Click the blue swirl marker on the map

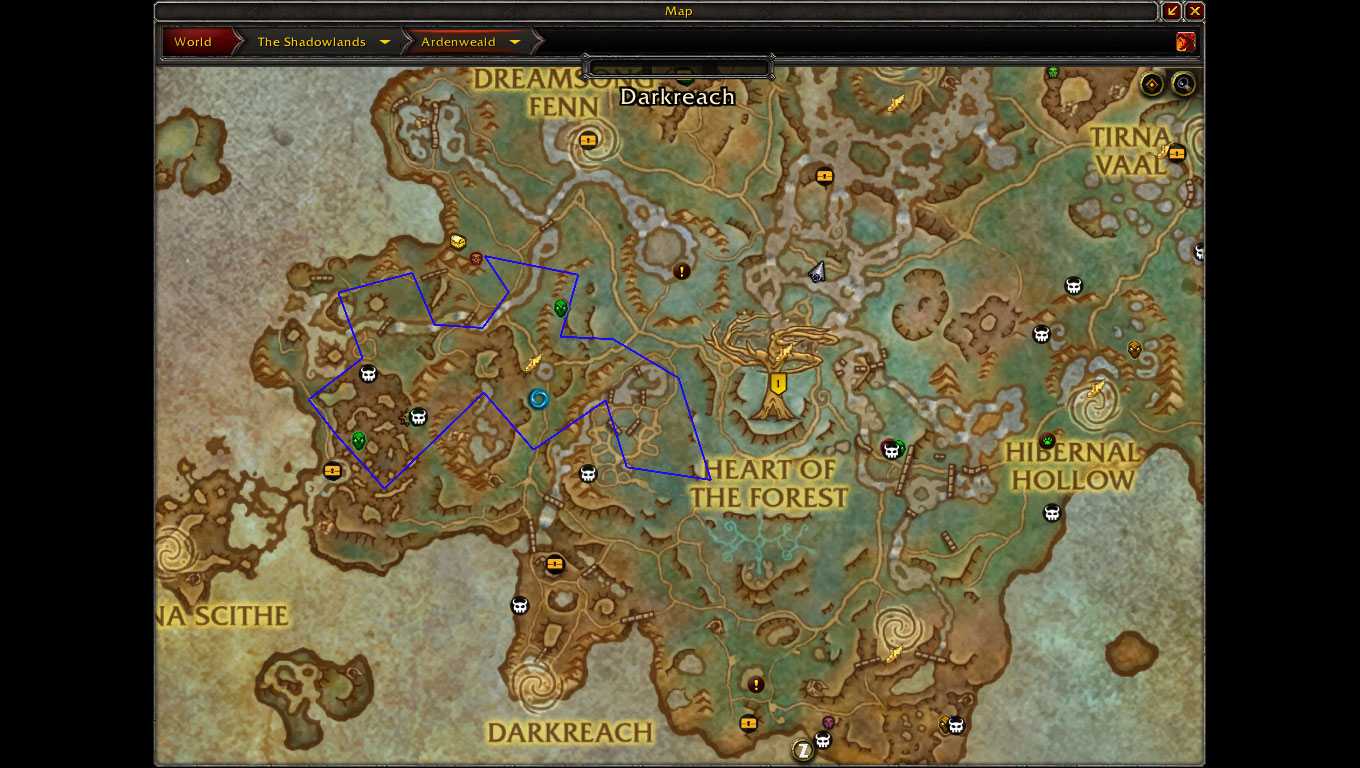coord(539,400)
